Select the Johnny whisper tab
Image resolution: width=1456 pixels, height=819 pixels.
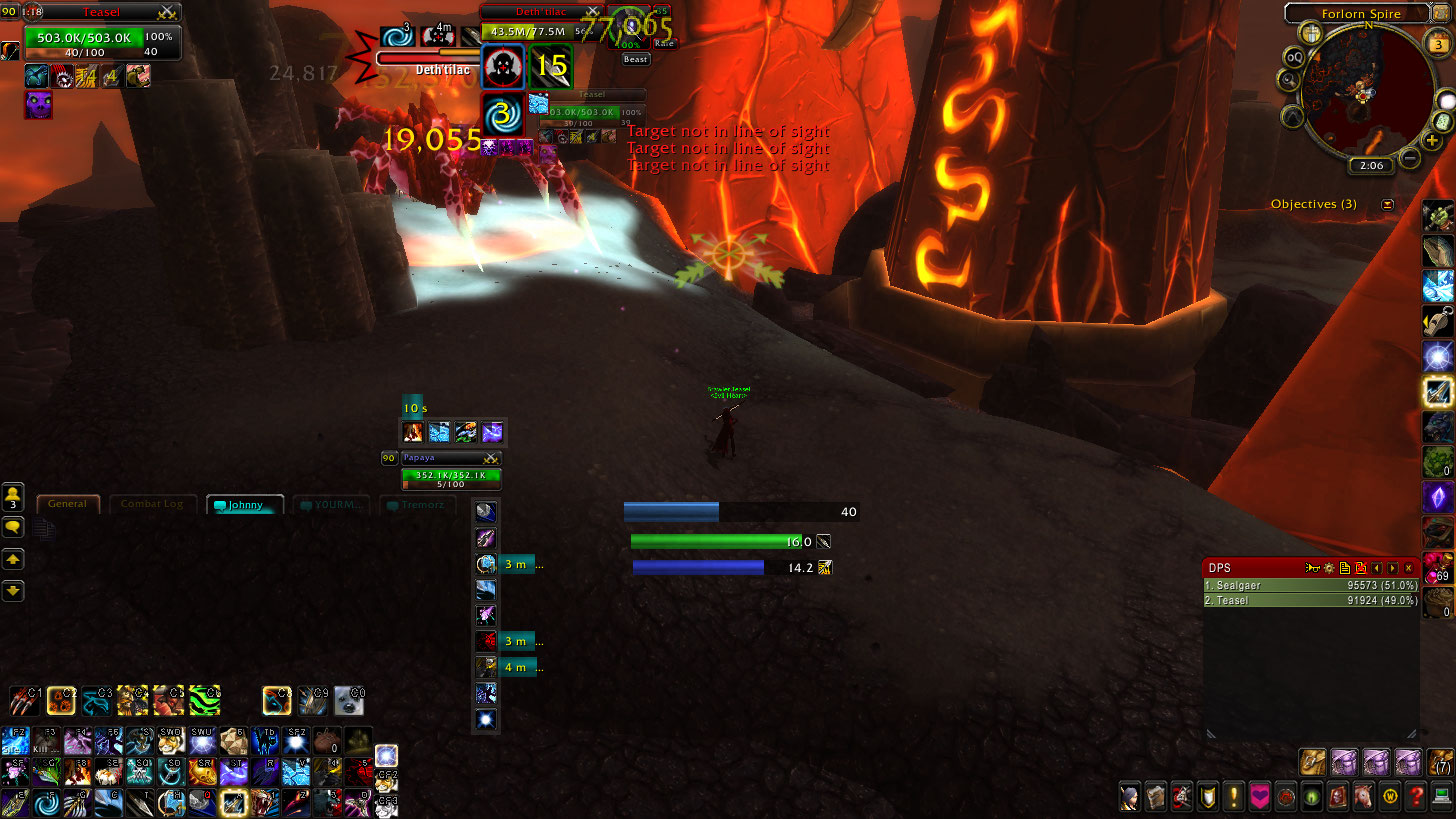pos(245,505)
